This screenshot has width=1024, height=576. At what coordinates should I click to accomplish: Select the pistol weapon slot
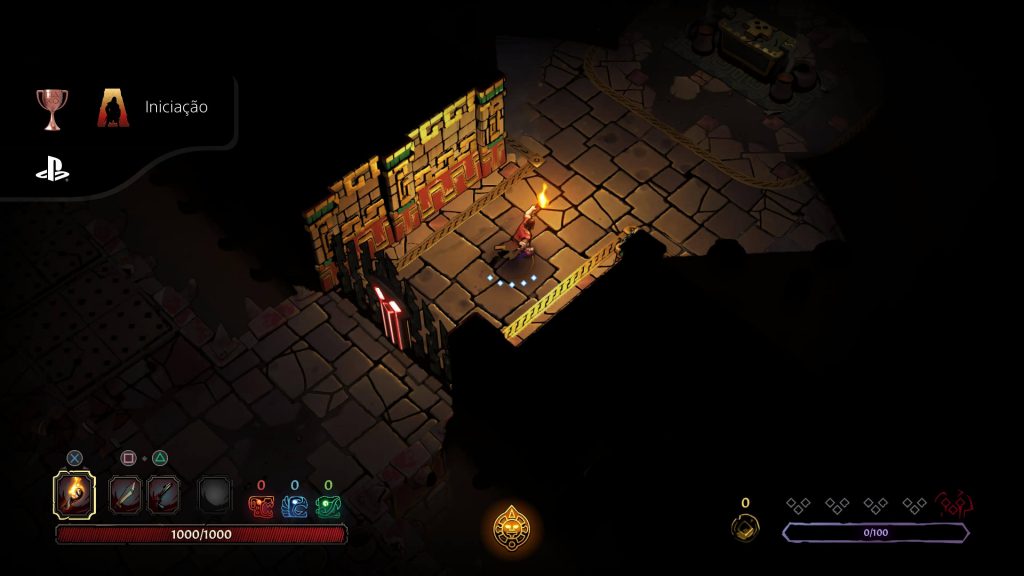point(163,494)
